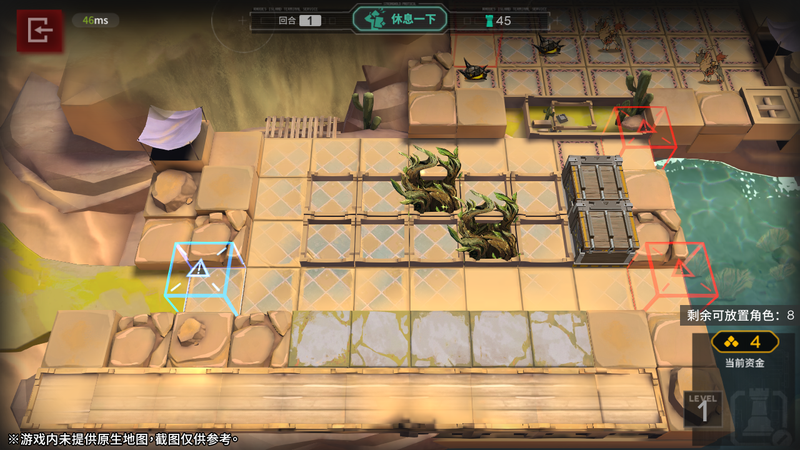
Task: Select the blue highlighted defense tile
Action: [x=201, y=272]
